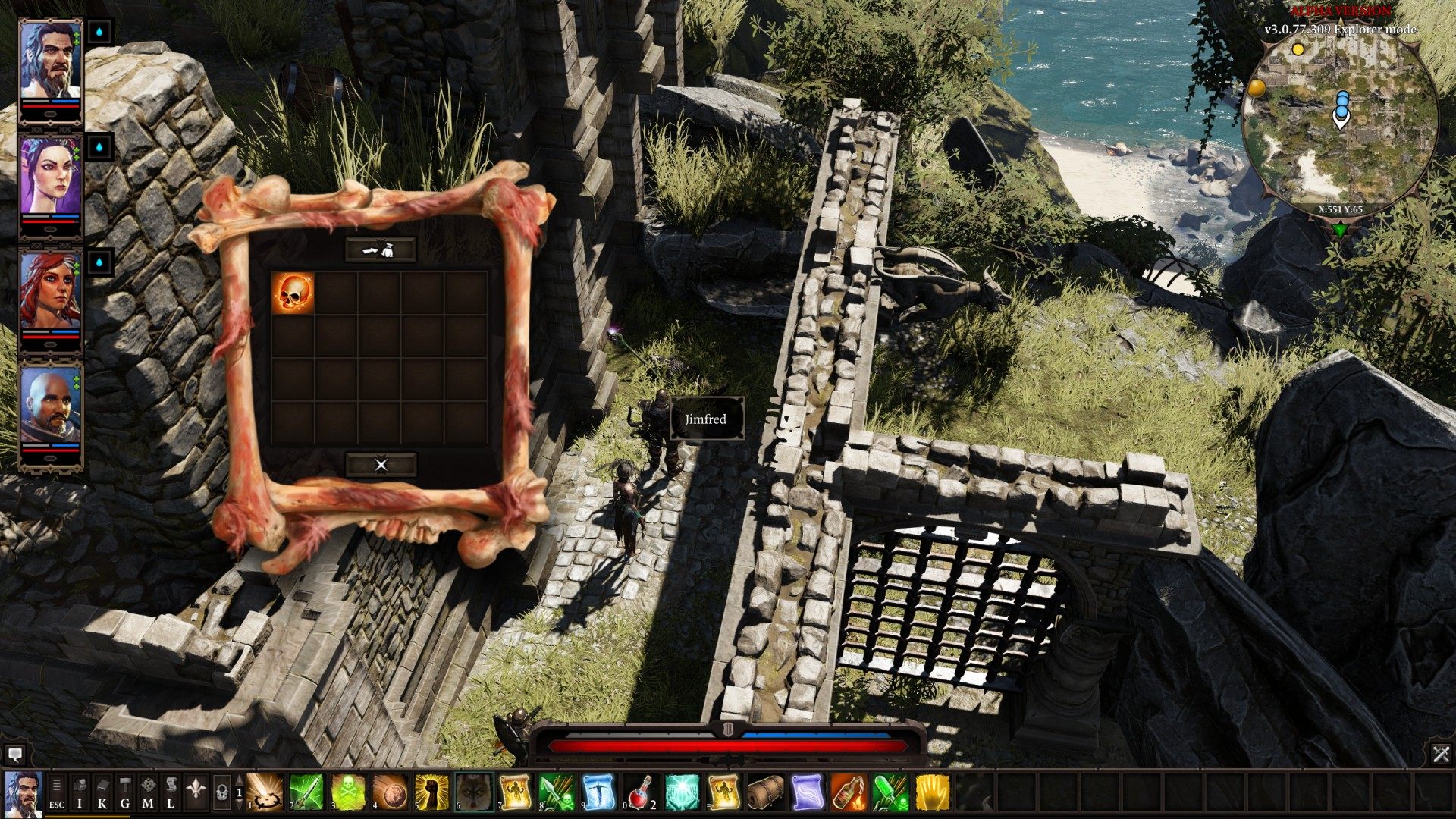
Task: Open the chat log speech bubble
Action: pos(14,754)
